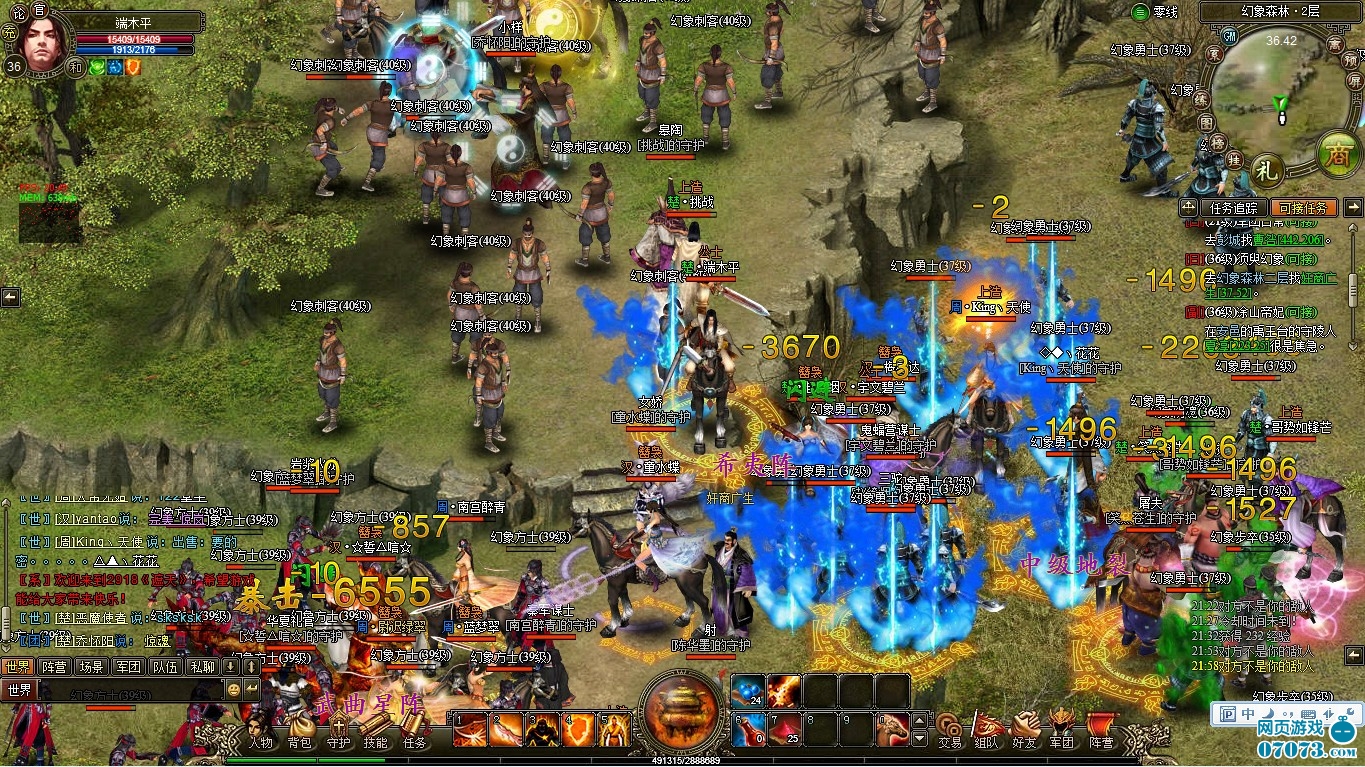The width and height of the screenshot is (1365, 767).
Task: Use the blue orb item with 24 count
Action: pos(749,691)
